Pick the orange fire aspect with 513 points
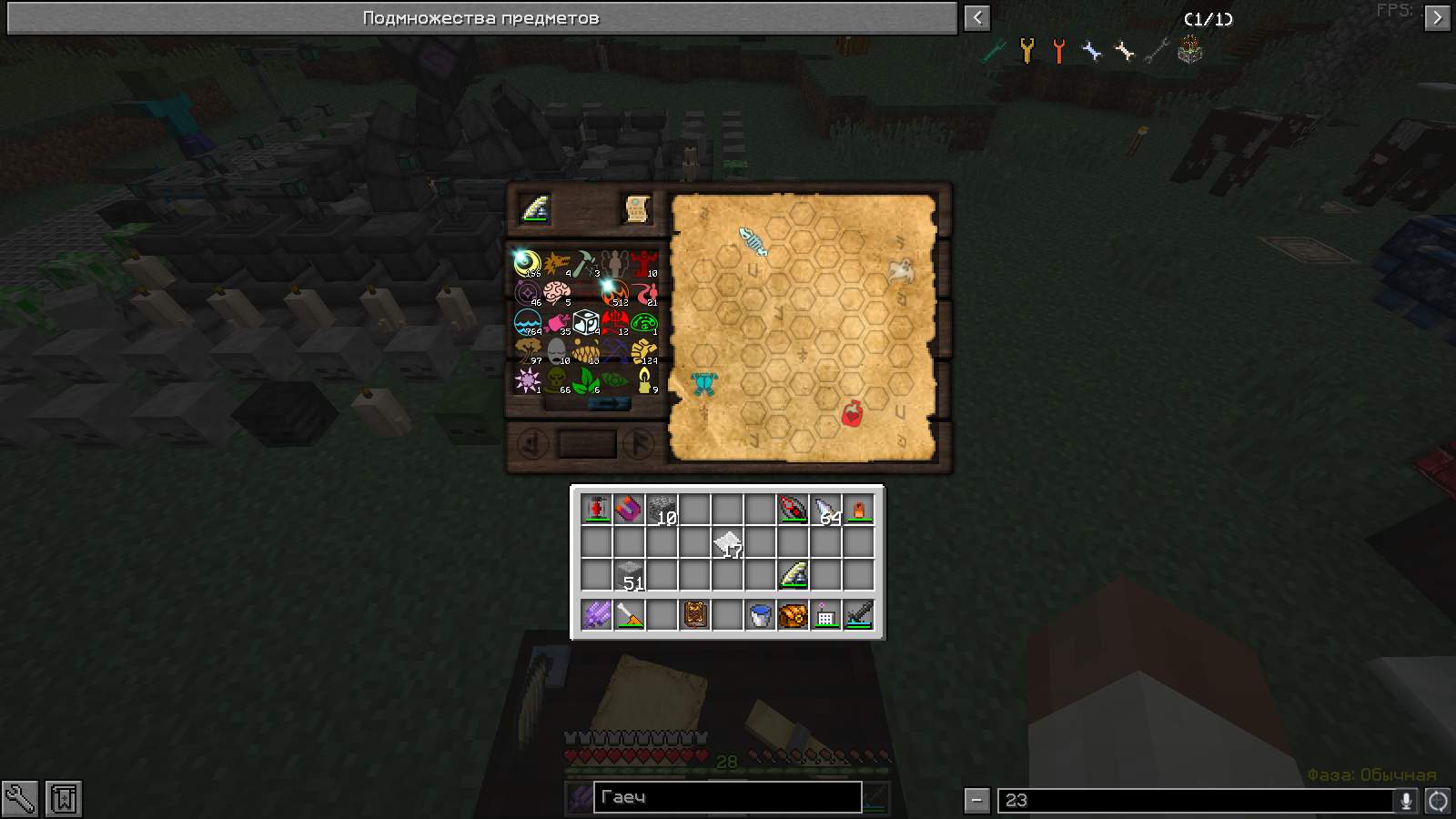This screenshot has width=1456, height=819. [614, 293]
